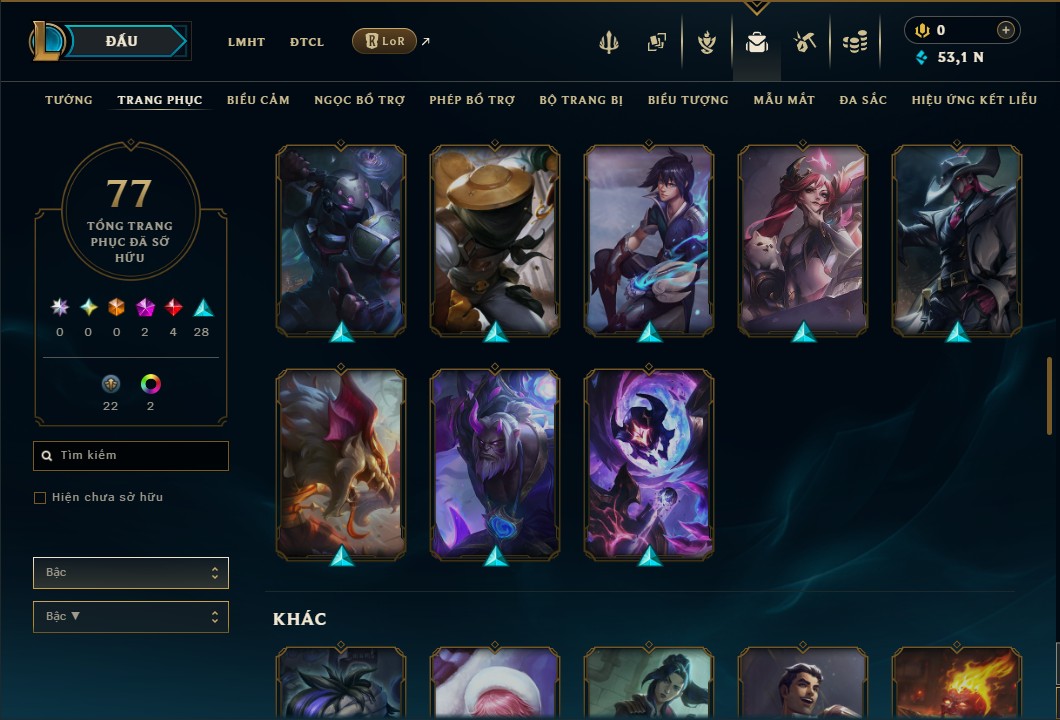Viewport: 1060px width, 720px height.
Task: Click the ĐẤU play button
Action: (x=120, y=41)
